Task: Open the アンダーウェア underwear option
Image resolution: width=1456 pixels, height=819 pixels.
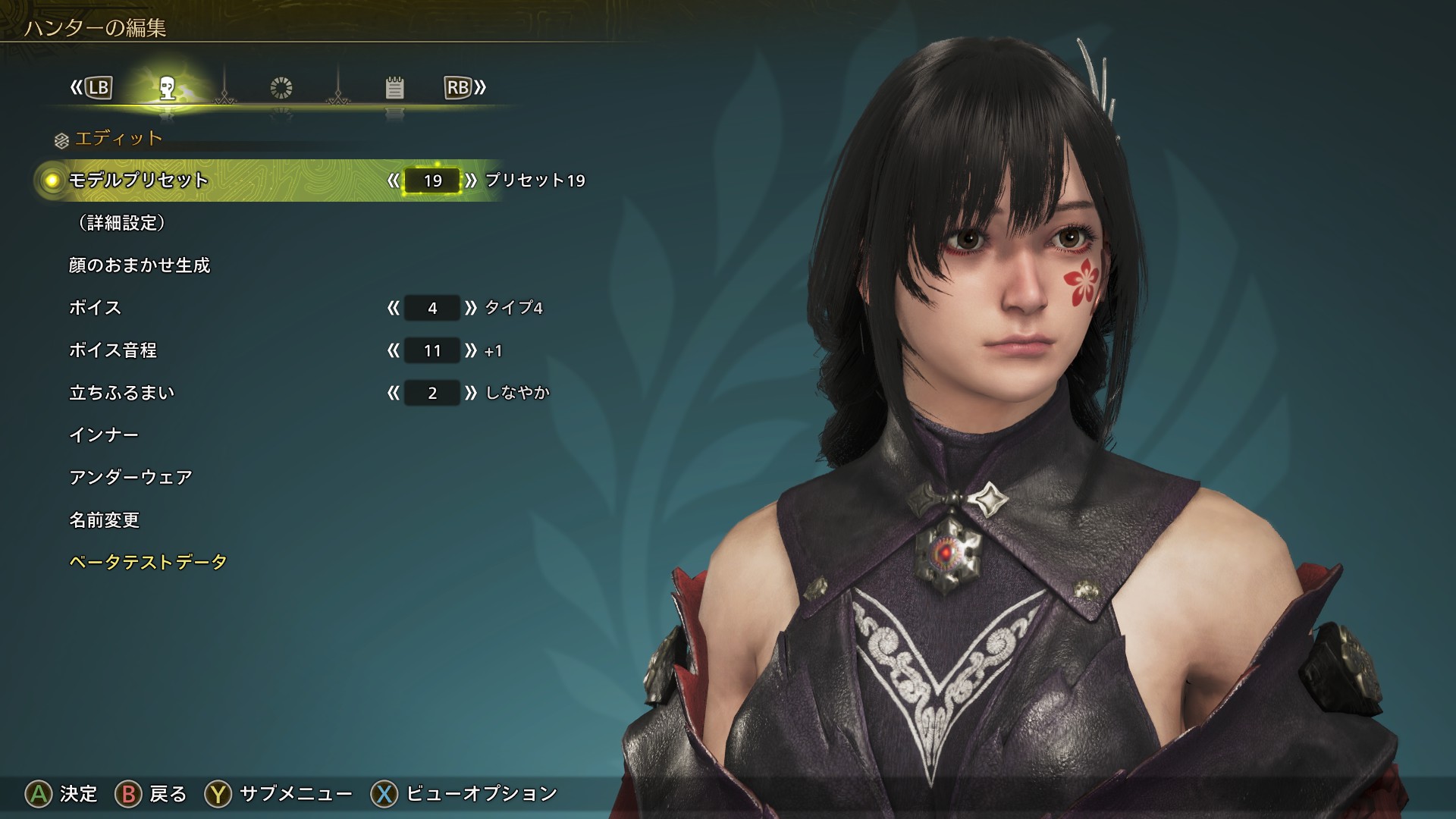Action: click(x=130, y=478)
